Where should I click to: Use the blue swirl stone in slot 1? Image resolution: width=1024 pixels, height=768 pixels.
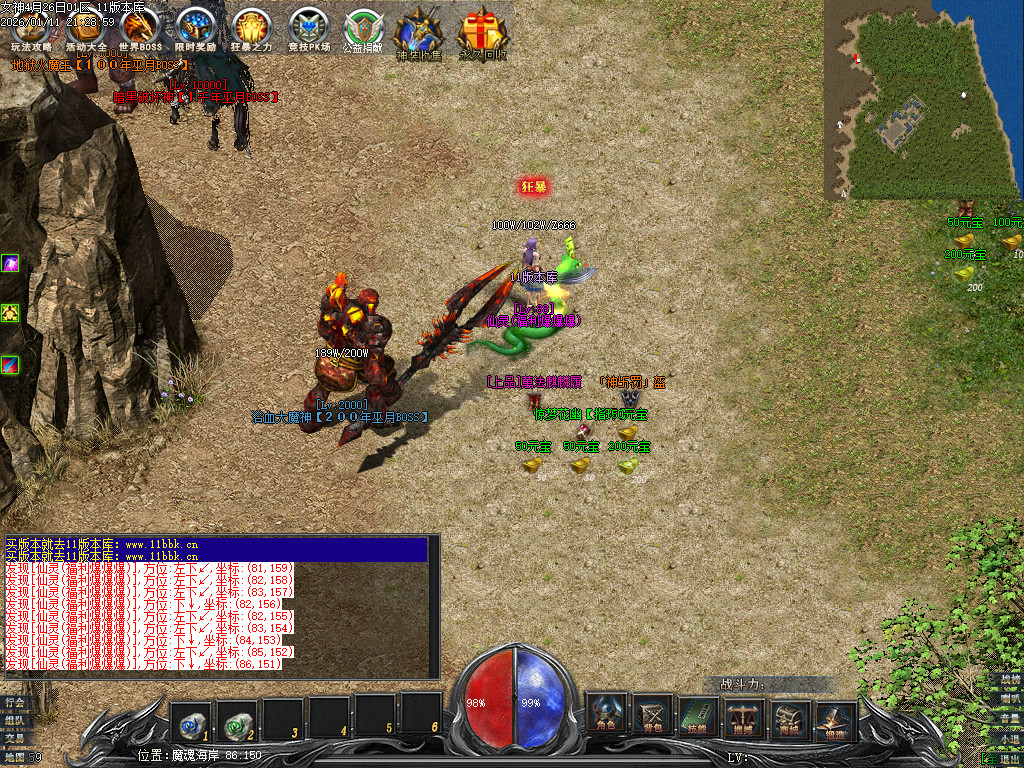(190, 717)
